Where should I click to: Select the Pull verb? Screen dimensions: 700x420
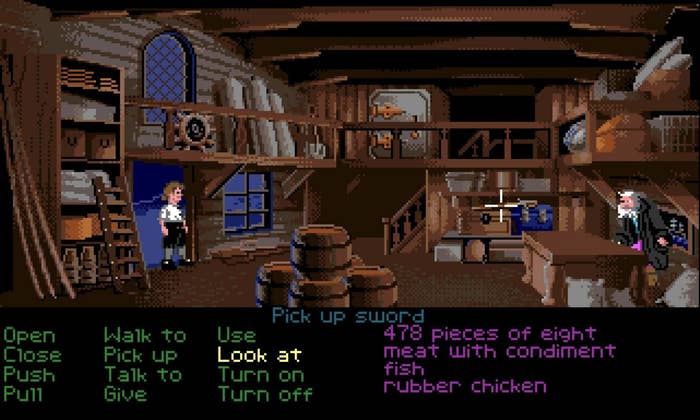click(25, 393)
